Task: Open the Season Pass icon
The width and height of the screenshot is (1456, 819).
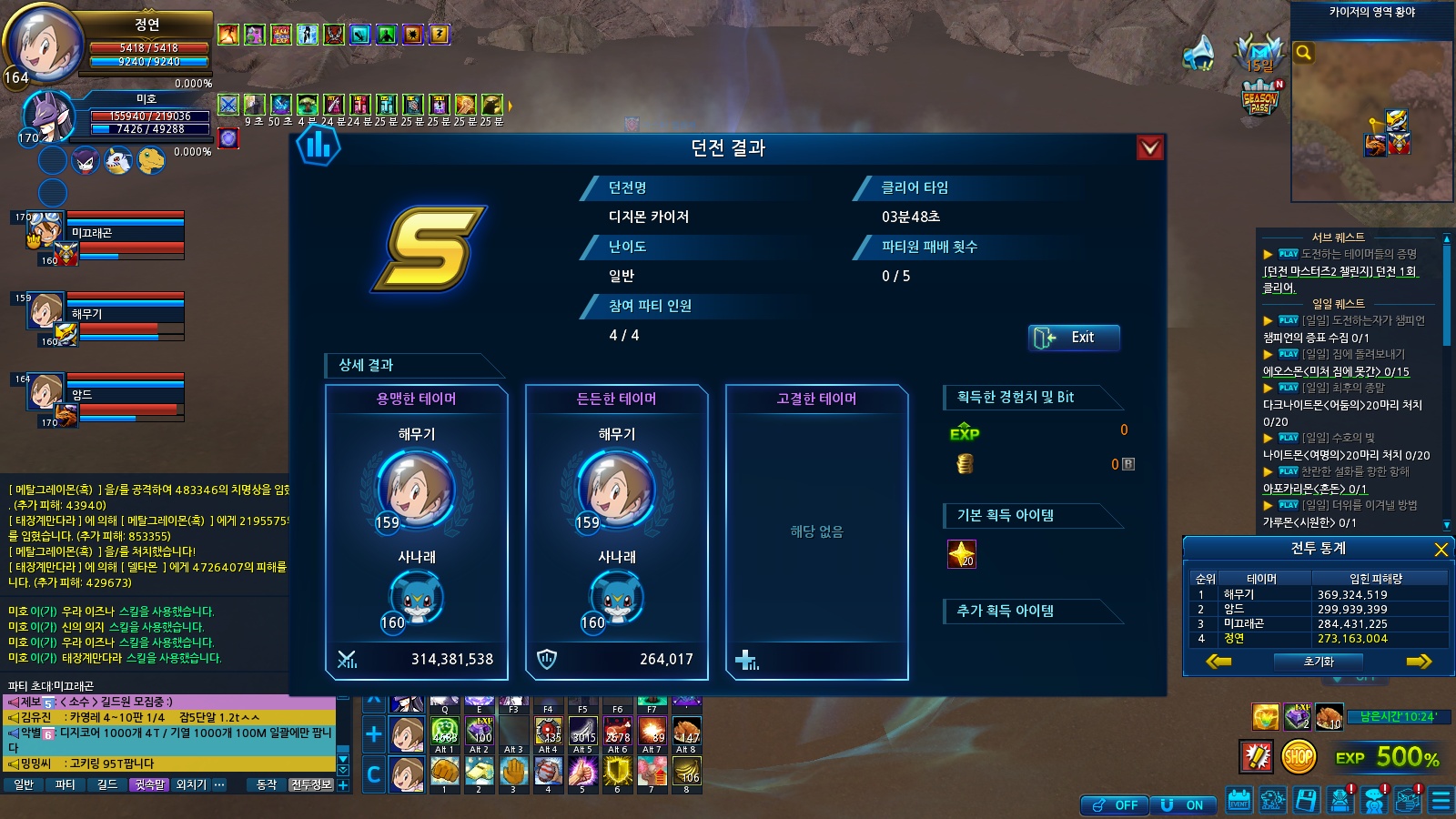Action: tap(1260, 98)
